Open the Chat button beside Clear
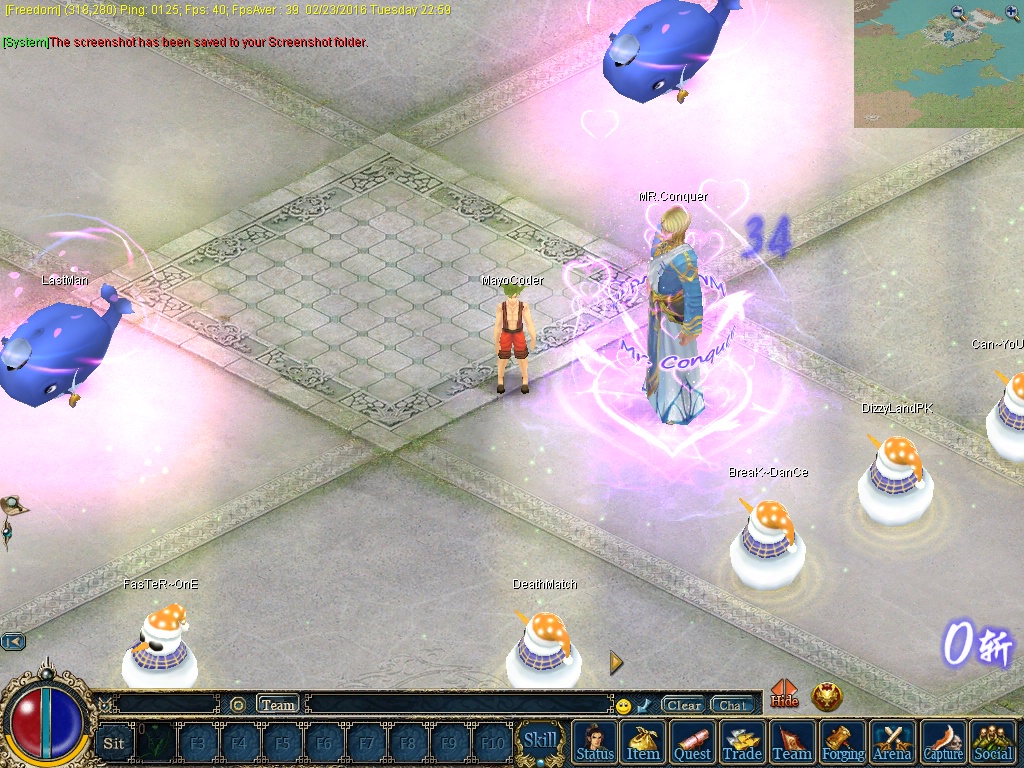Screen dimensions: 1024x768 click(732, 705)
